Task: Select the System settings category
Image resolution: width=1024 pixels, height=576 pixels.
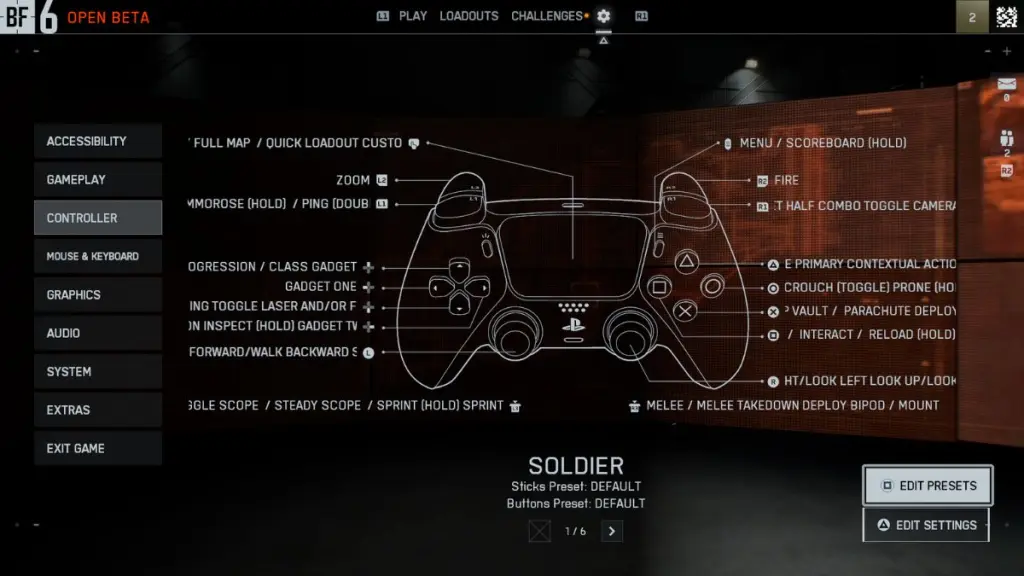Action: (97, 372)
